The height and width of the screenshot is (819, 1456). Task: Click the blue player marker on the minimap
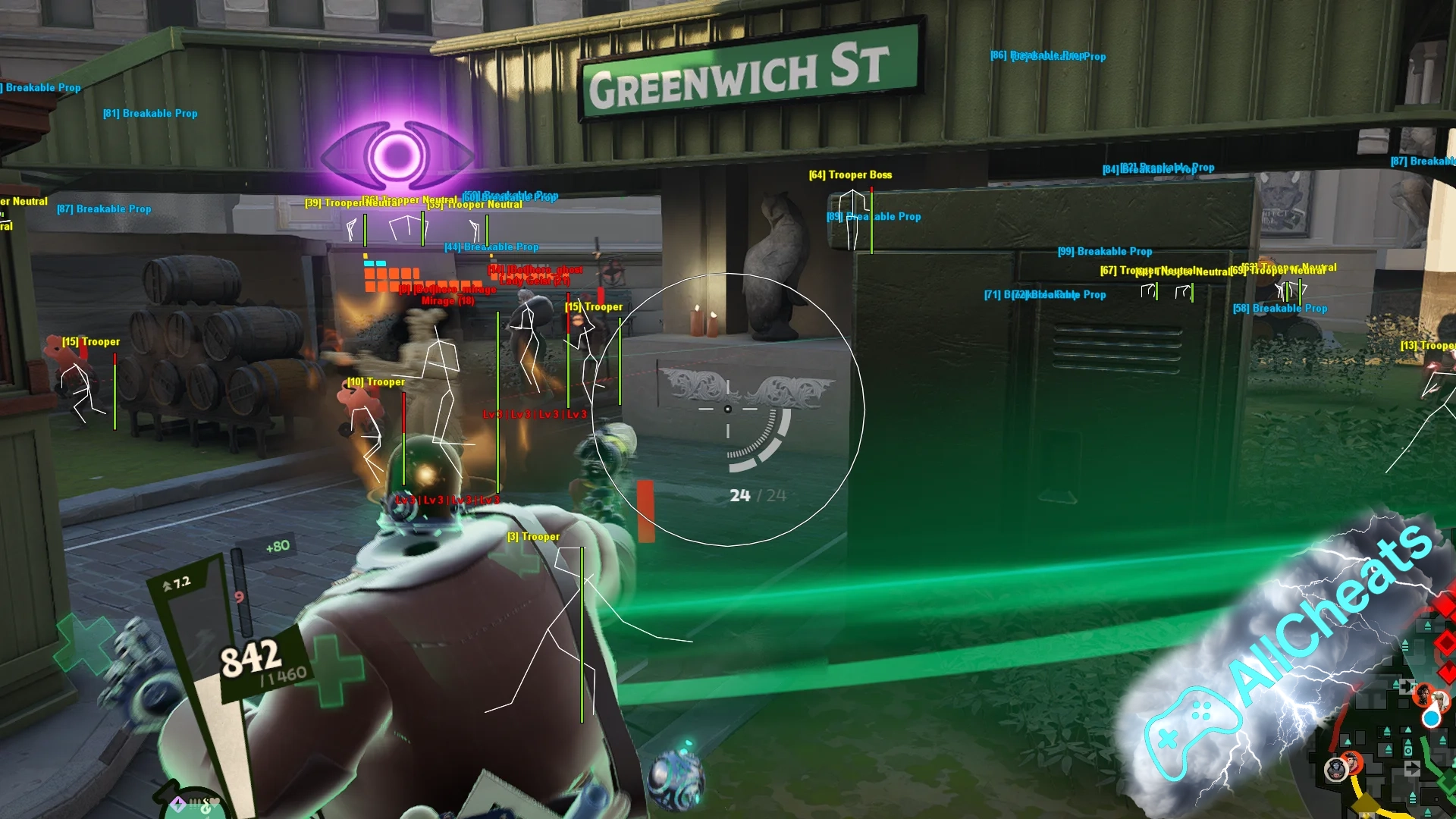tap(1431, 717)
